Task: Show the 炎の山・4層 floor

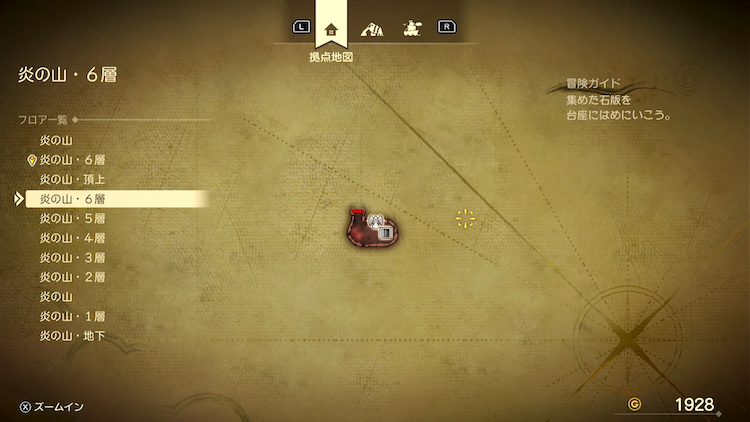Action: [72, 238]
